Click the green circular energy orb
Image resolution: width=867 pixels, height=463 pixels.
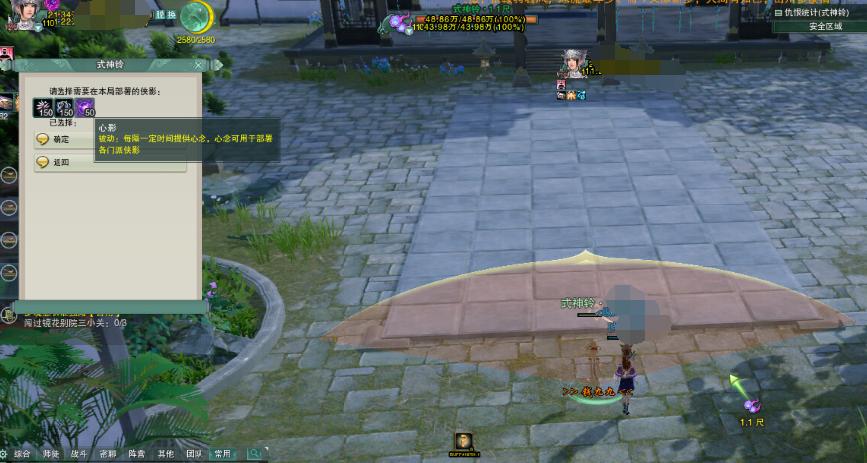(x=196, y=17)
